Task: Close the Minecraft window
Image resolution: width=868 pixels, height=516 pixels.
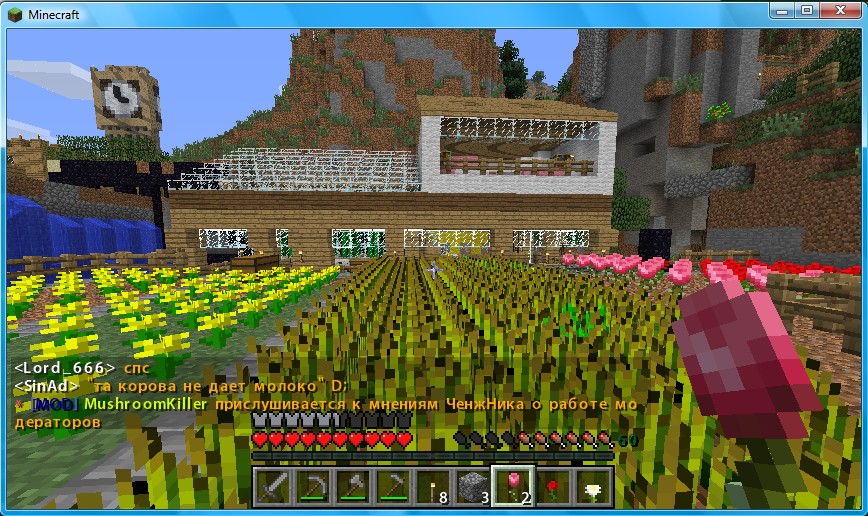Action: (836, 9)
